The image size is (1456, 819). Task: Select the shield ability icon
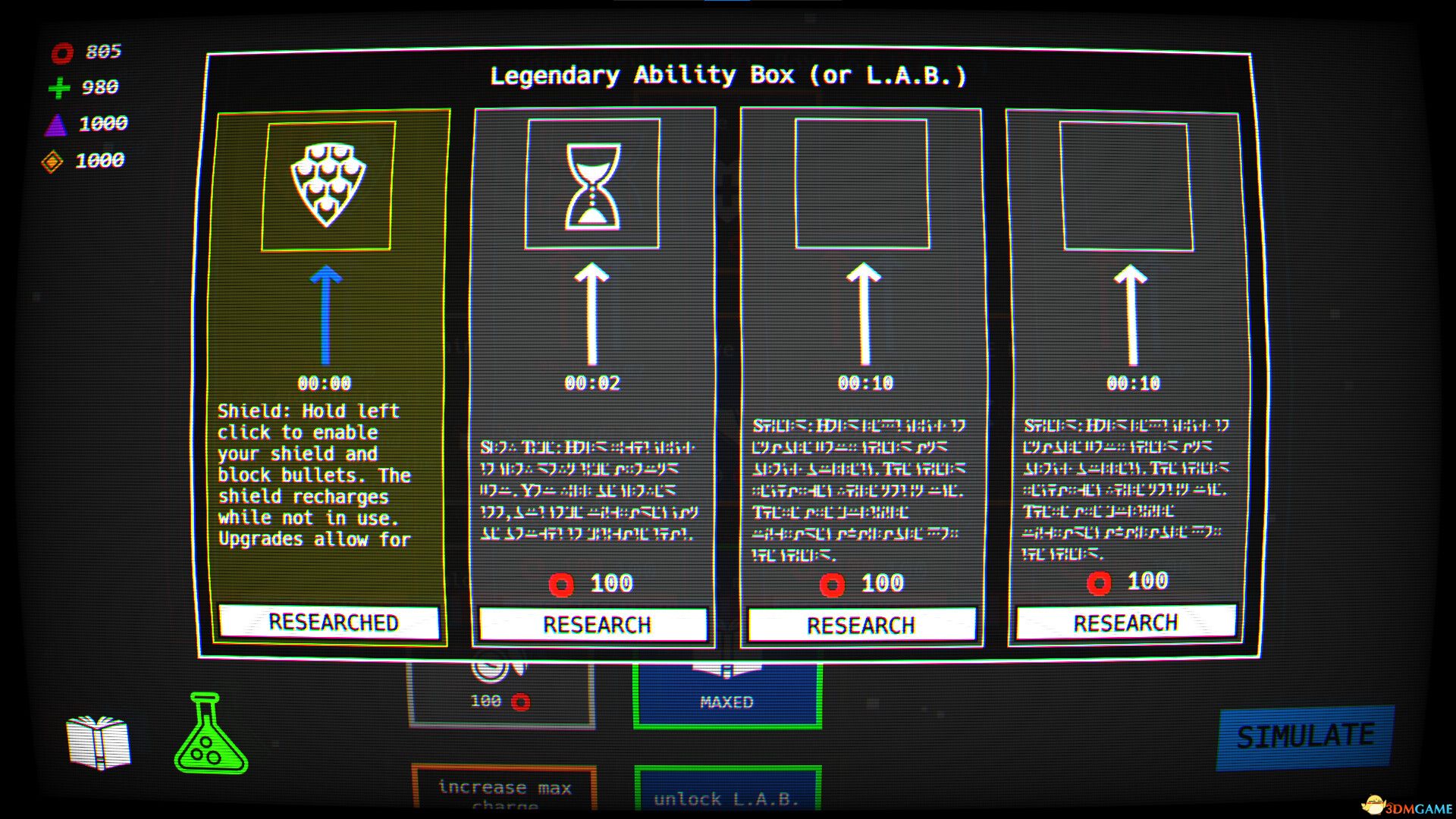(x=328, y=185)
